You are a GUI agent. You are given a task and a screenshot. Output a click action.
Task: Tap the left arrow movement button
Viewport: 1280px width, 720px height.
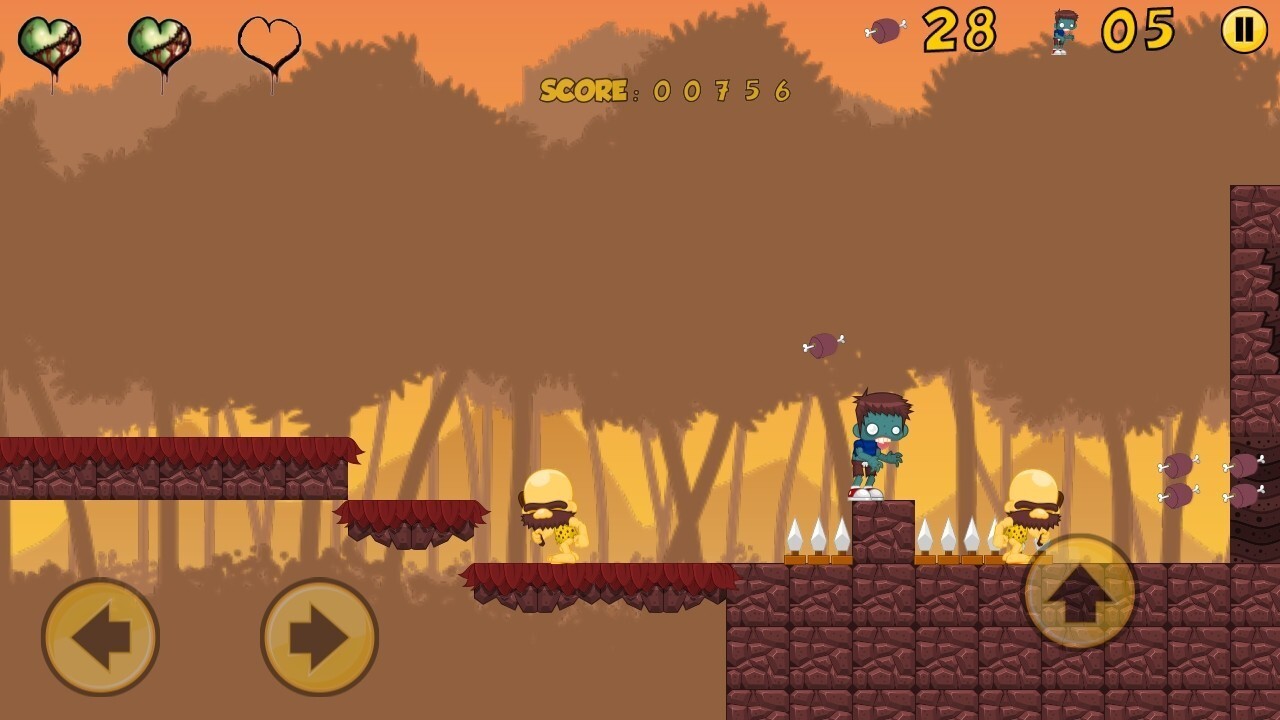pyautogui.click(x=100, y=636)
